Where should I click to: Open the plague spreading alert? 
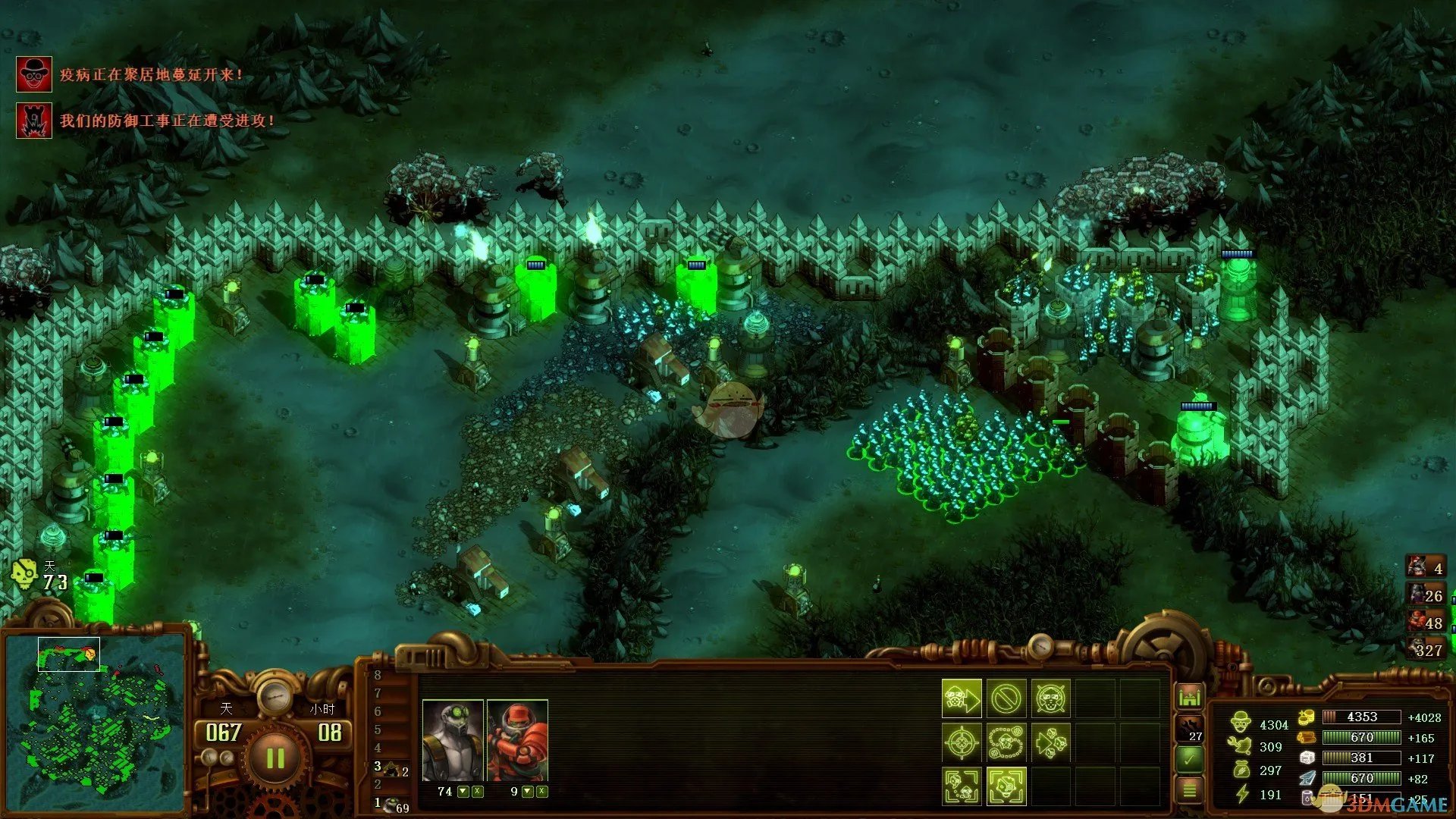click(x=34, y=74)
